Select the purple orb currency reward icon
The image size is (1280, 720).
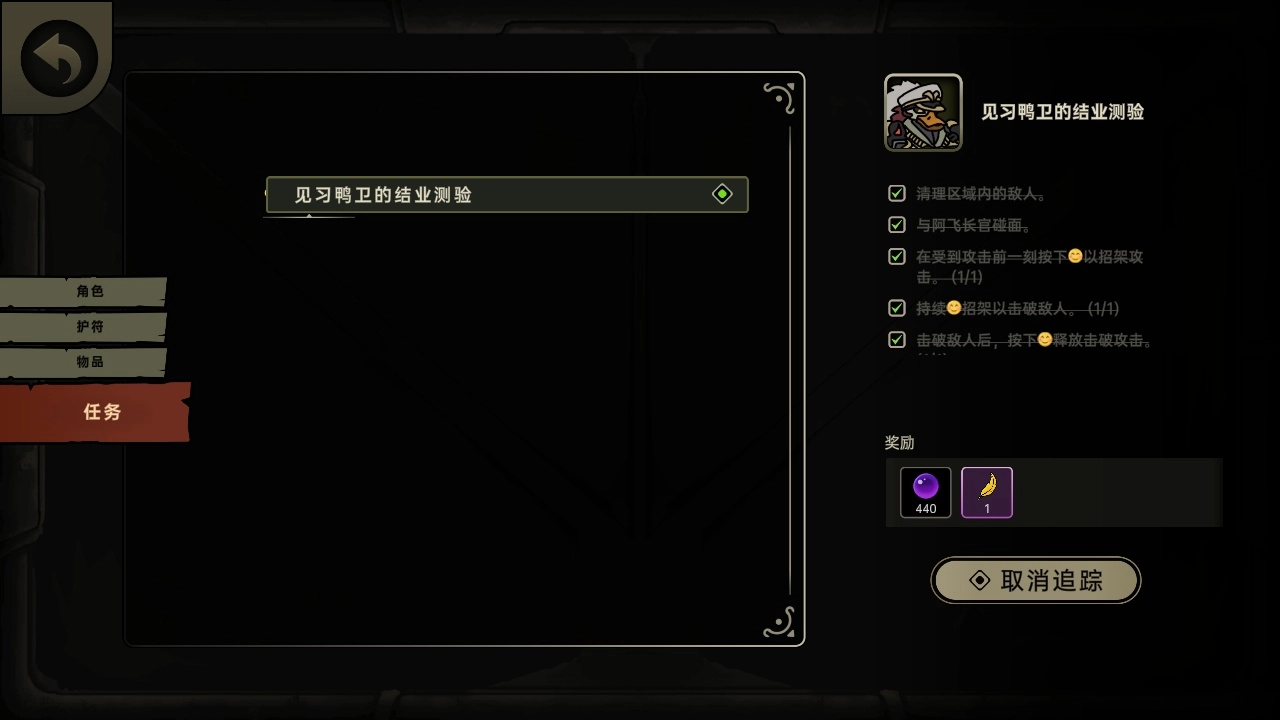924,487
